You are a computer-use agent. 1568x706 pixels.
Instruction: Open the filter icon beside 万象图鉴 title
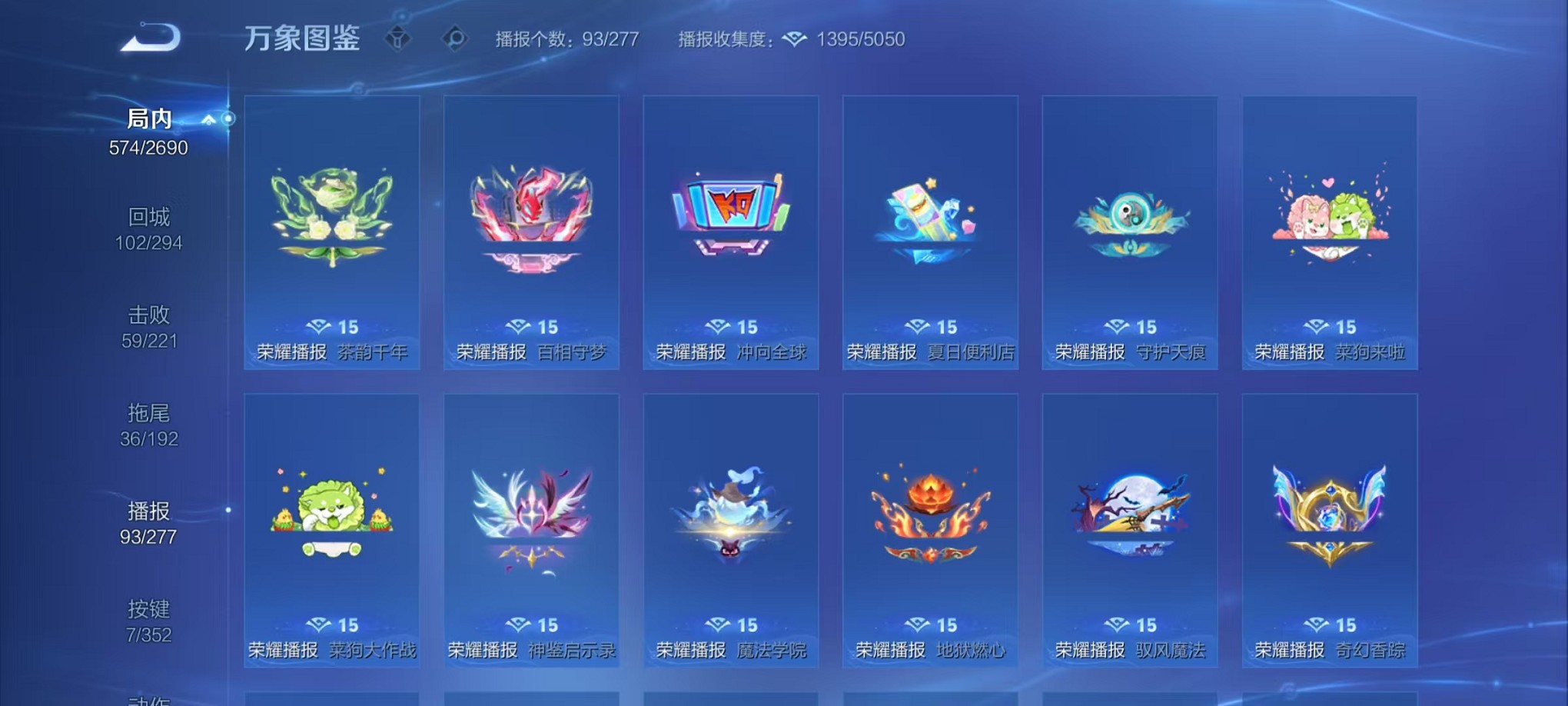coord(397,37)
